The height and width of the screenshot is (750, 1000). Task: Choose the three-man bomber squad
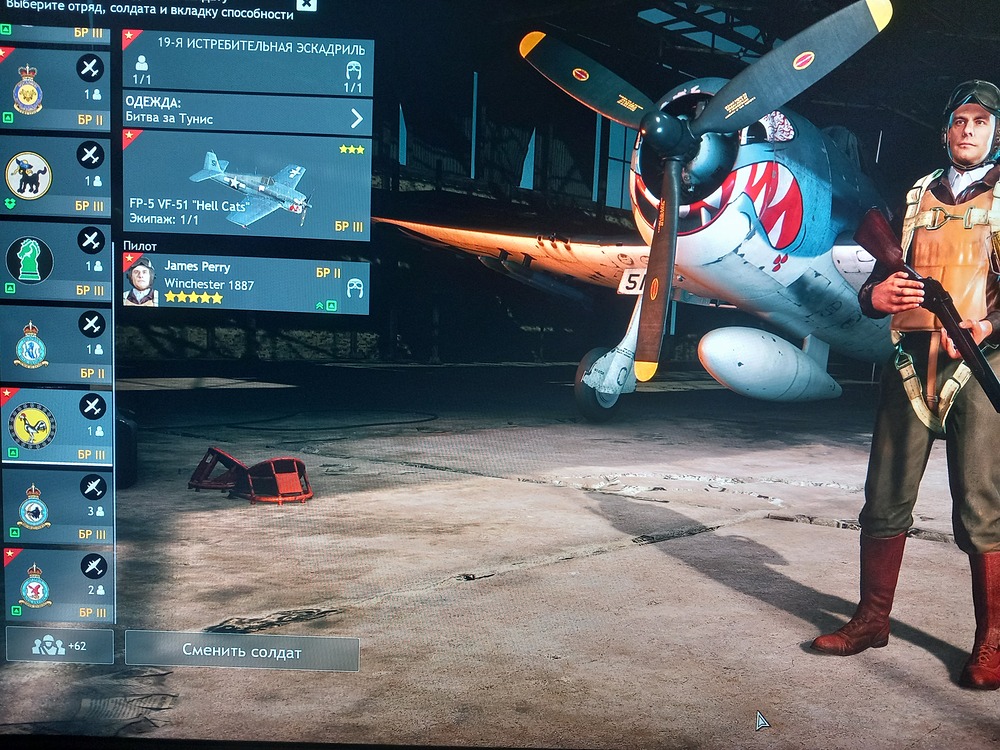pyautogui.click(x=56, y=507)
